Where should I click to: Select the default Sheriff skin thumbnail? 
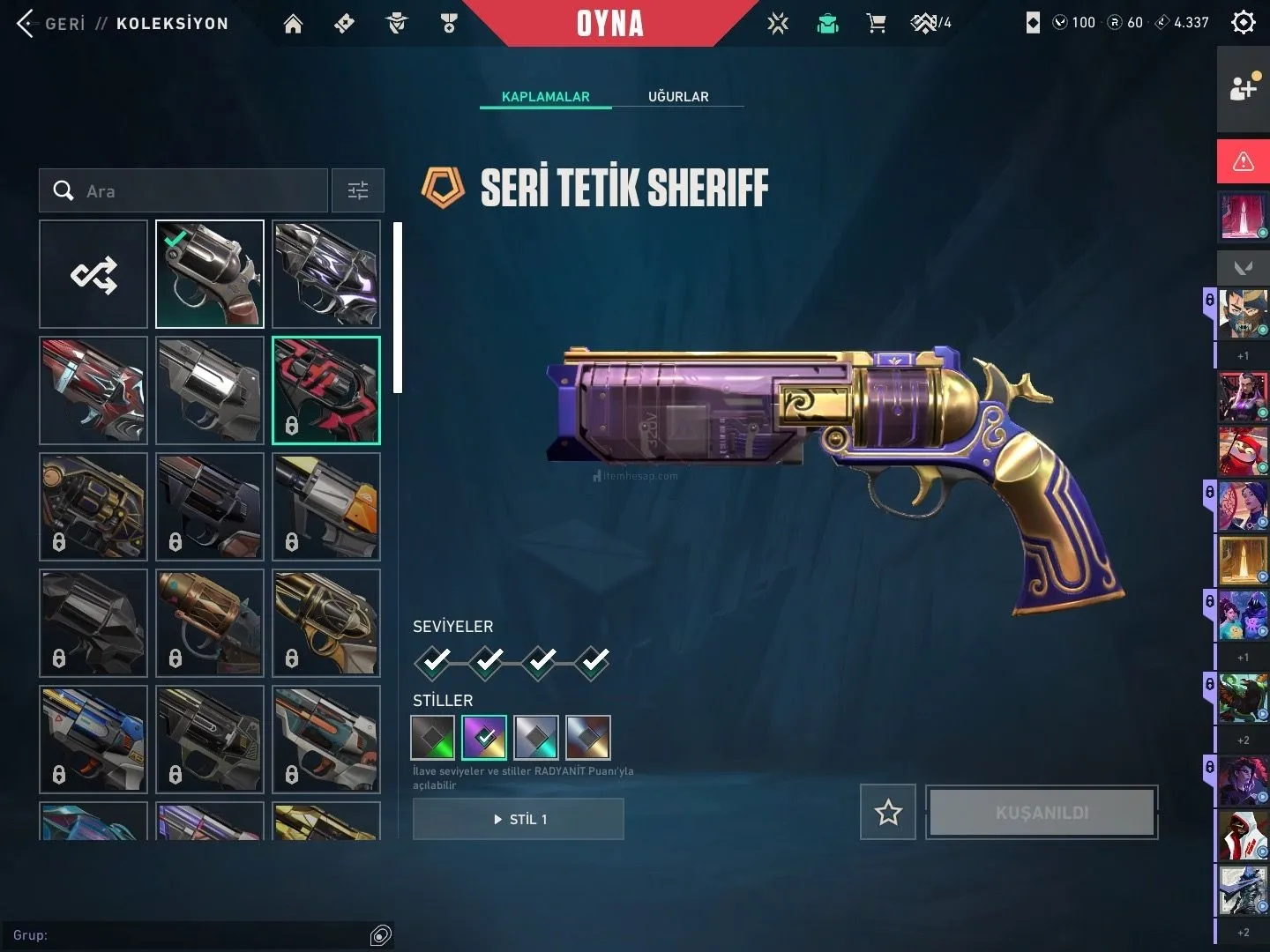[210, 275]
